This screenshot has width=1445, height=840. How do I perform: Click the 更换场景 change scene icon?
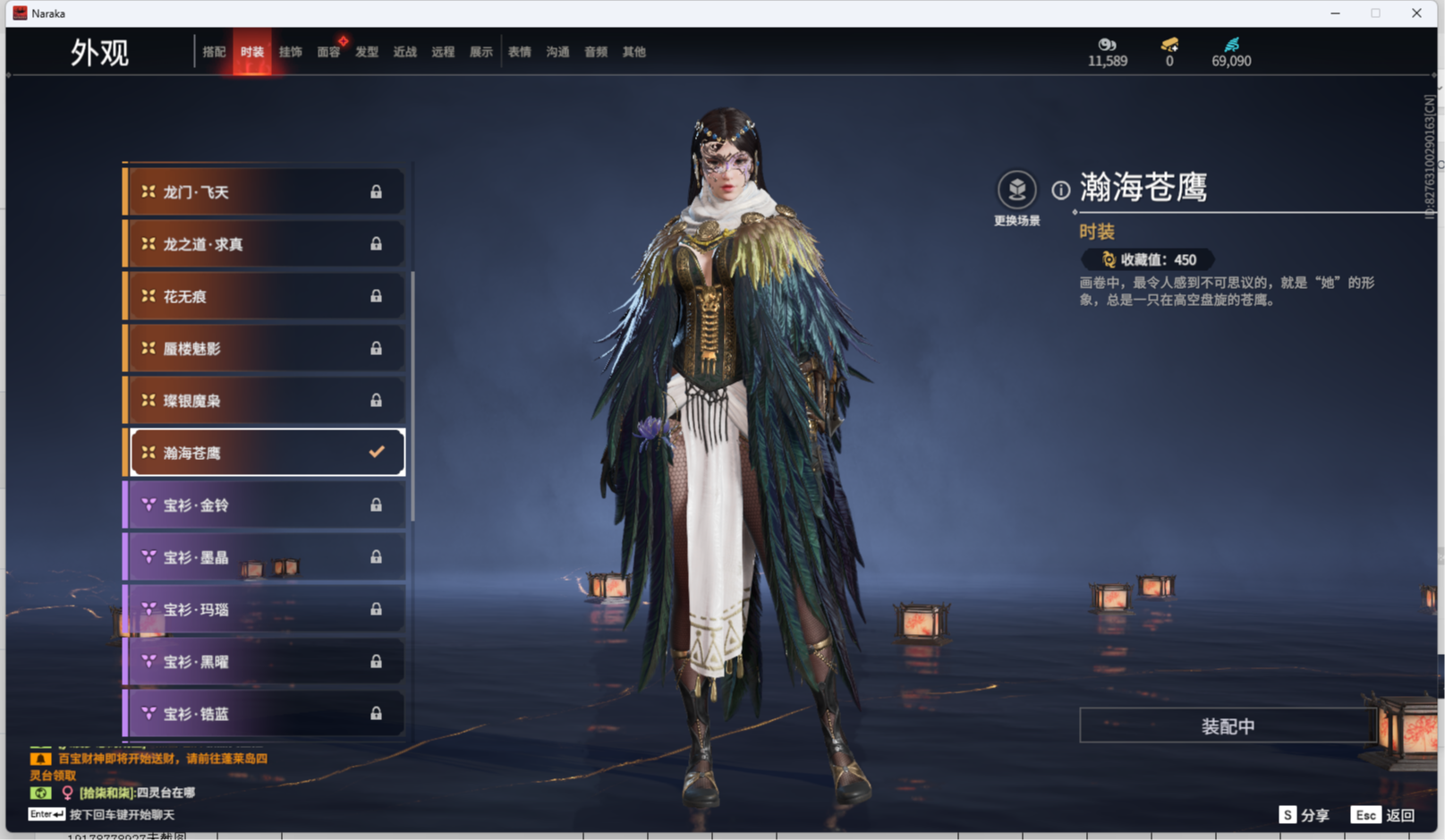[1016, 191]
